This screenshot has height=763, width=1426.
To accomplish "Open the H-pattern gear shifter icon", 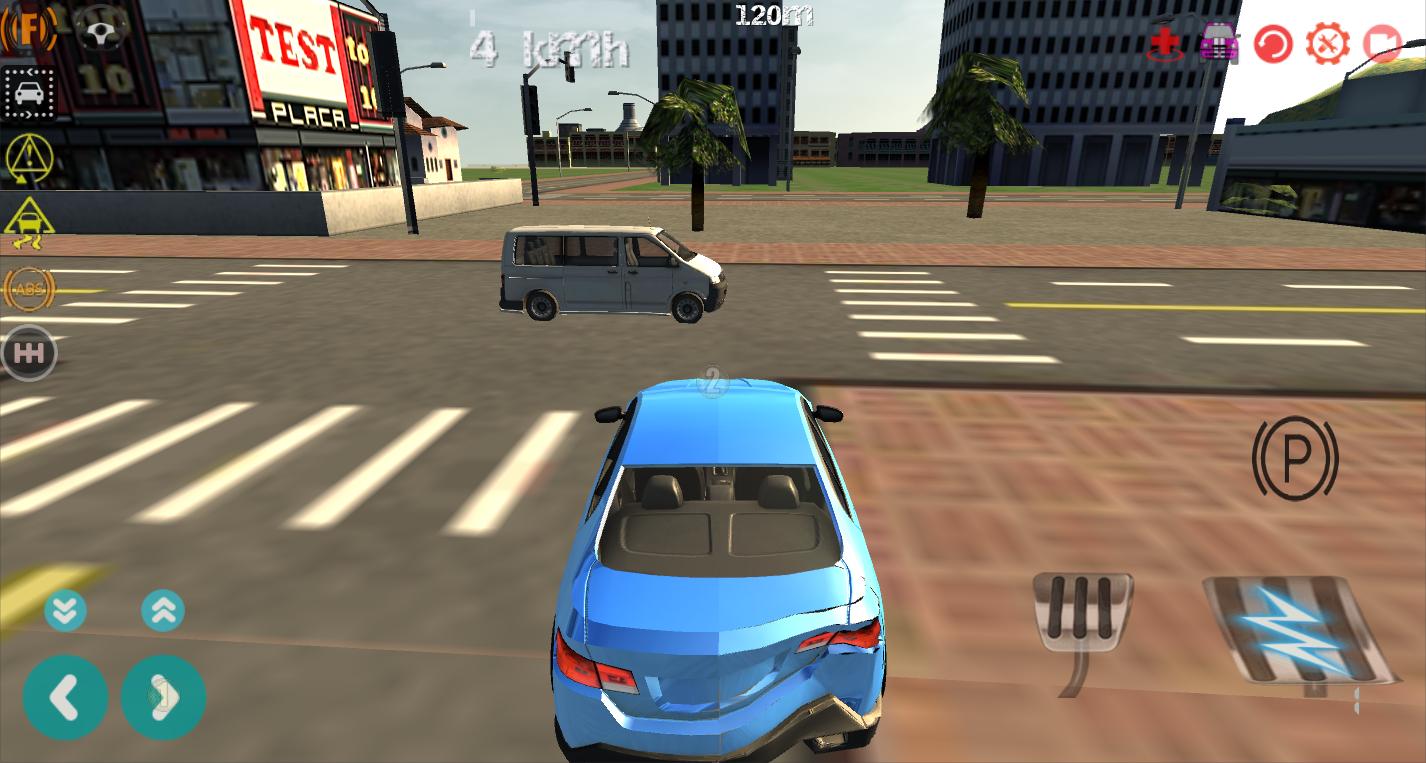I will (x=29, y=352).
